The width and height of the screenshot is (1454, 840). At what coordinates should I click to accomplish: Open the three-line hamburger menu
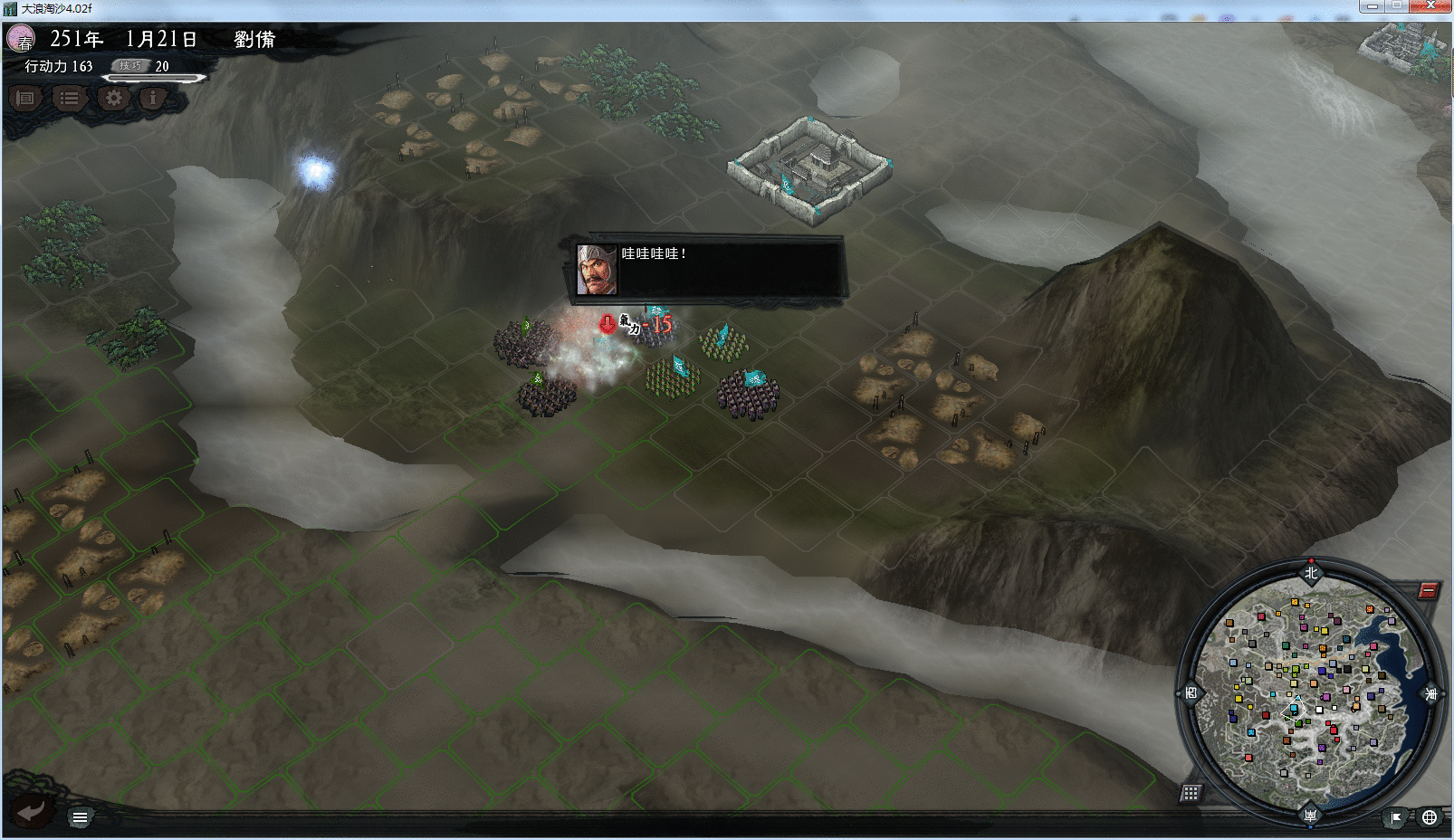(80, 817)
